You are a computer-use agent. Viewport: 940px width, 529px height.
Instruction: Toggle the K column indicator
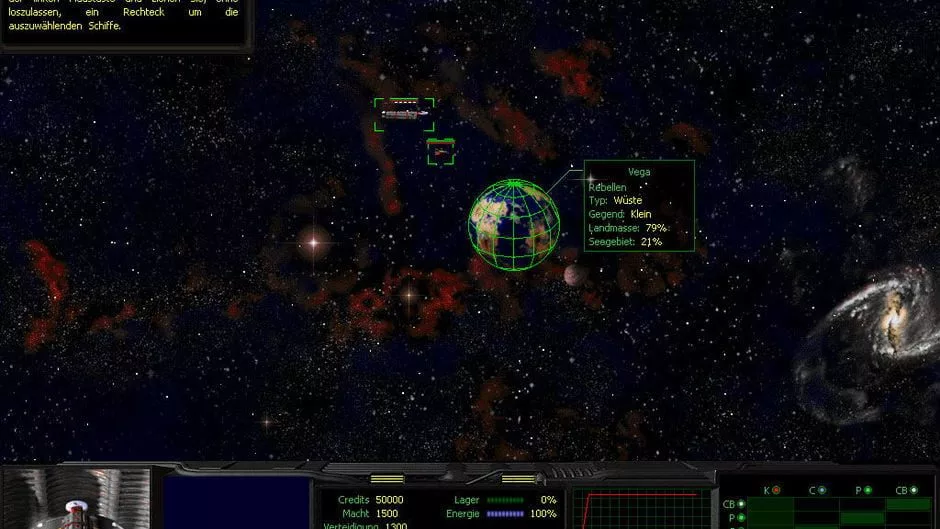(776, 490)
